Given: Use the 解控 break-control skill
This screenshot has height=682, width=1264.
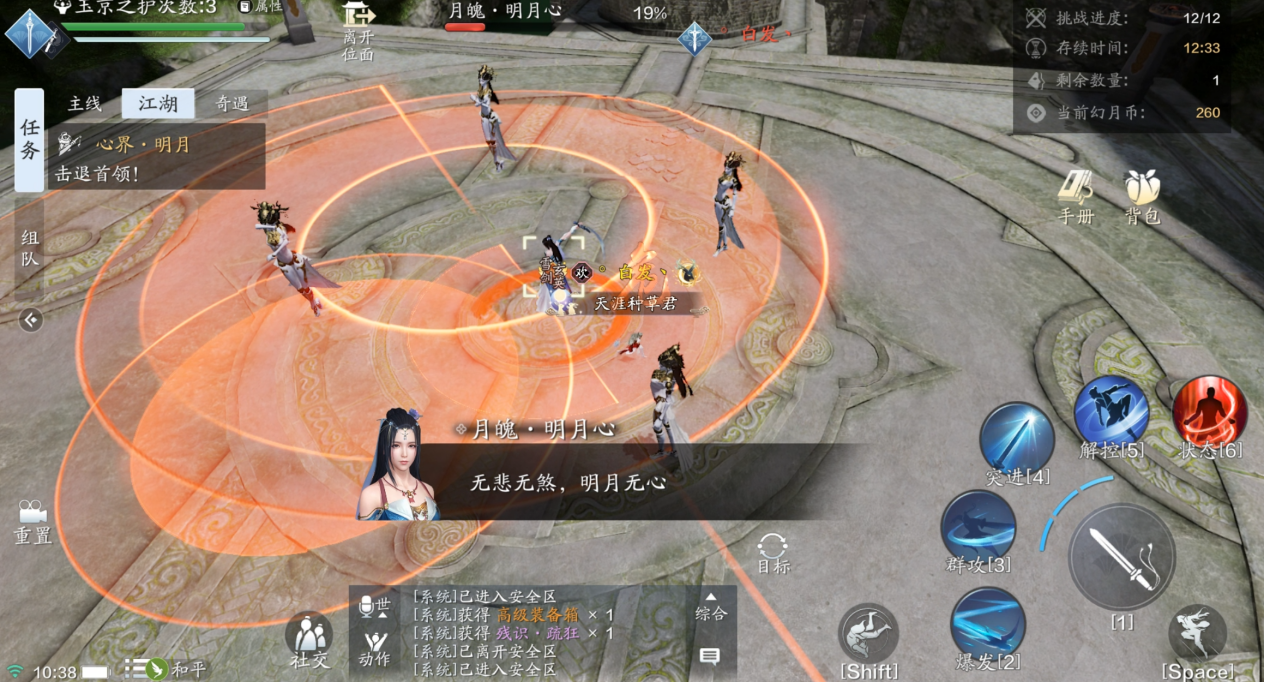Looking at the screenshot, I should [1111, 414].
